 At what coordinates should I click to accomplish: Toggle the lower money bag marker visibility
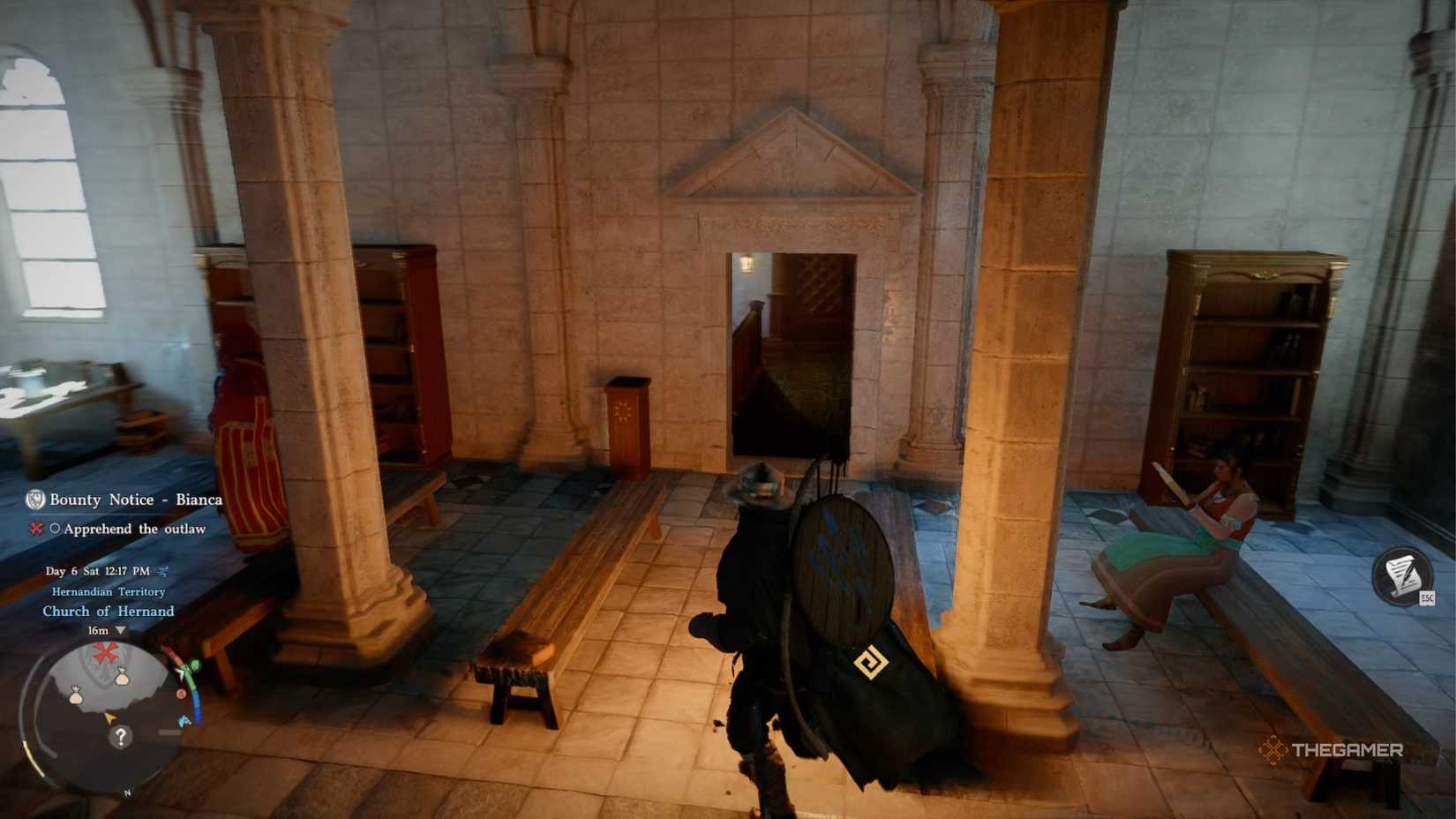75,695
